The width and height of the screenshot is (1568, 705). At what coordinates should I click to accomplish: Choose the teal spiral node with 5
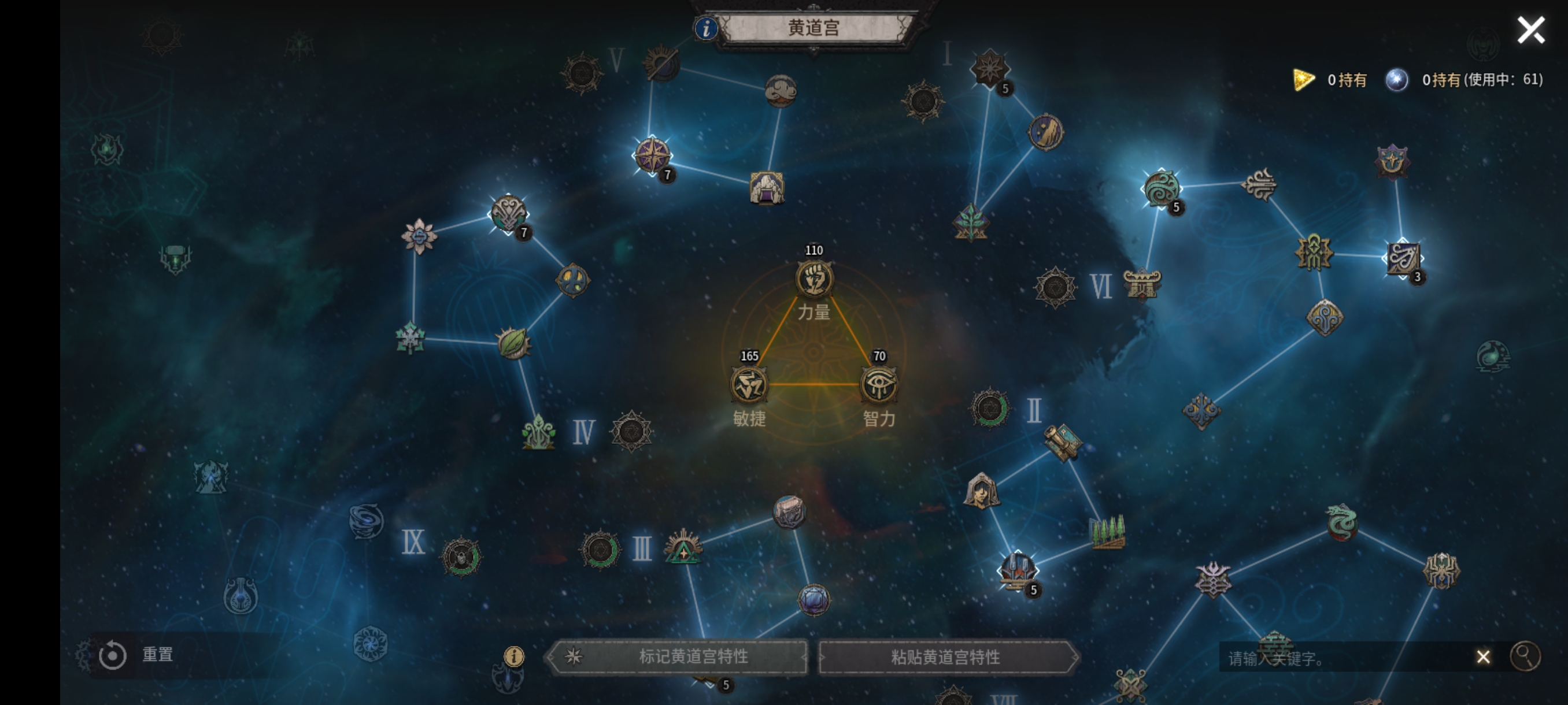[x=1162, y=188]
